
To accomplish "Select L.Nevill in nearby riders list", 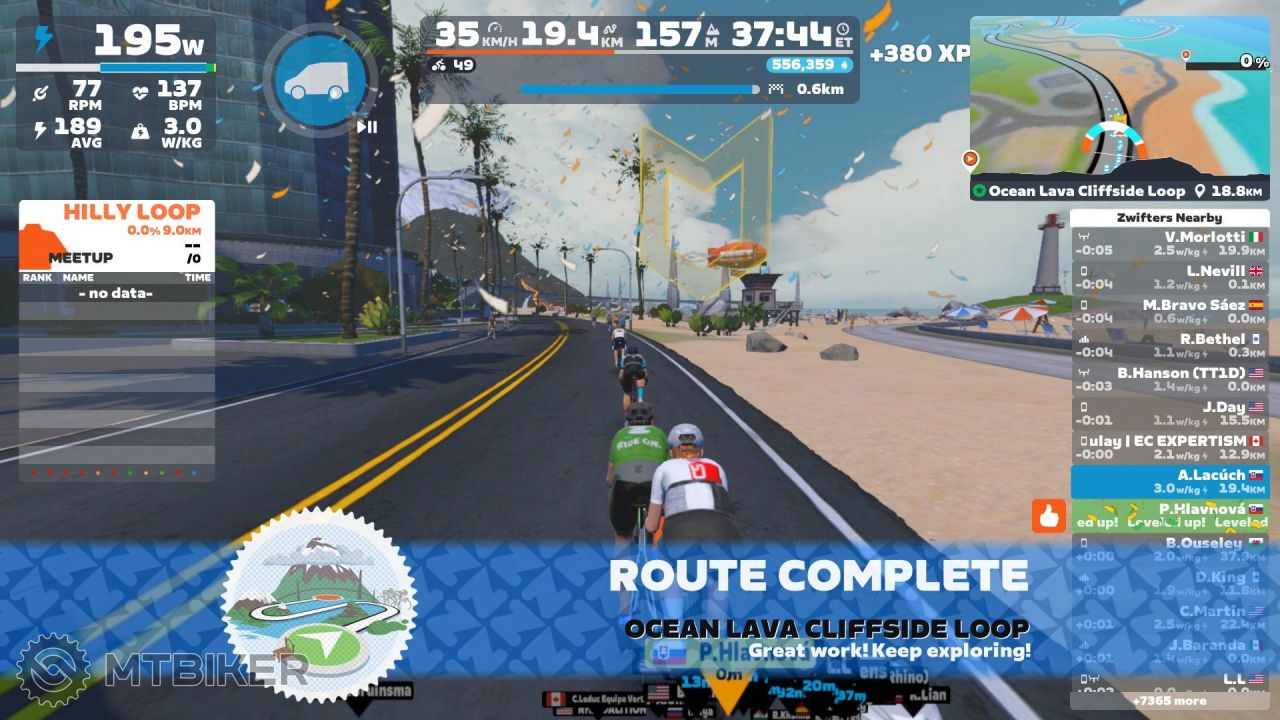I will pos(1169,278).
